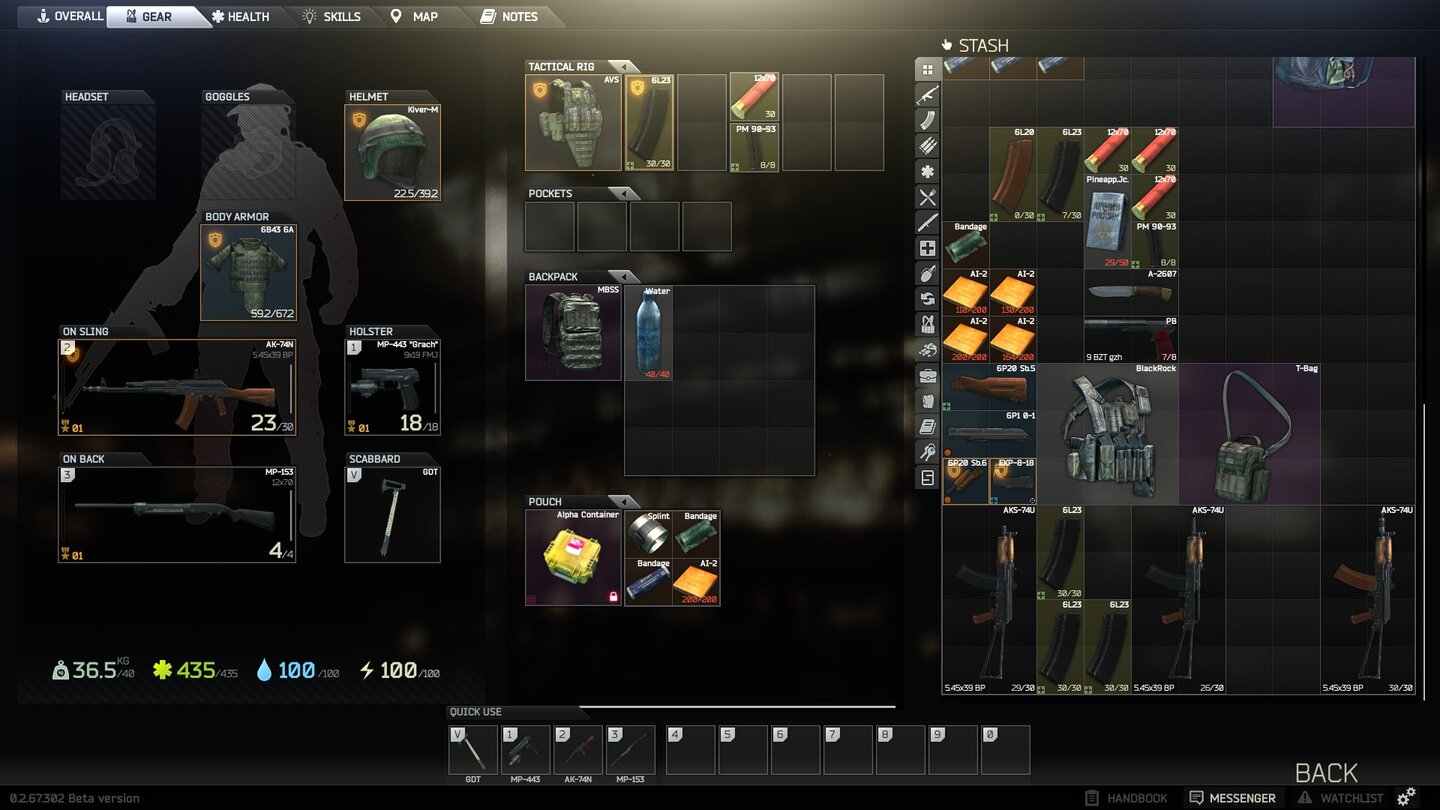Select the magazines filter icon in stash sidebar
1440x810 pixels.
pyautogui.click(x=927, y=120)
